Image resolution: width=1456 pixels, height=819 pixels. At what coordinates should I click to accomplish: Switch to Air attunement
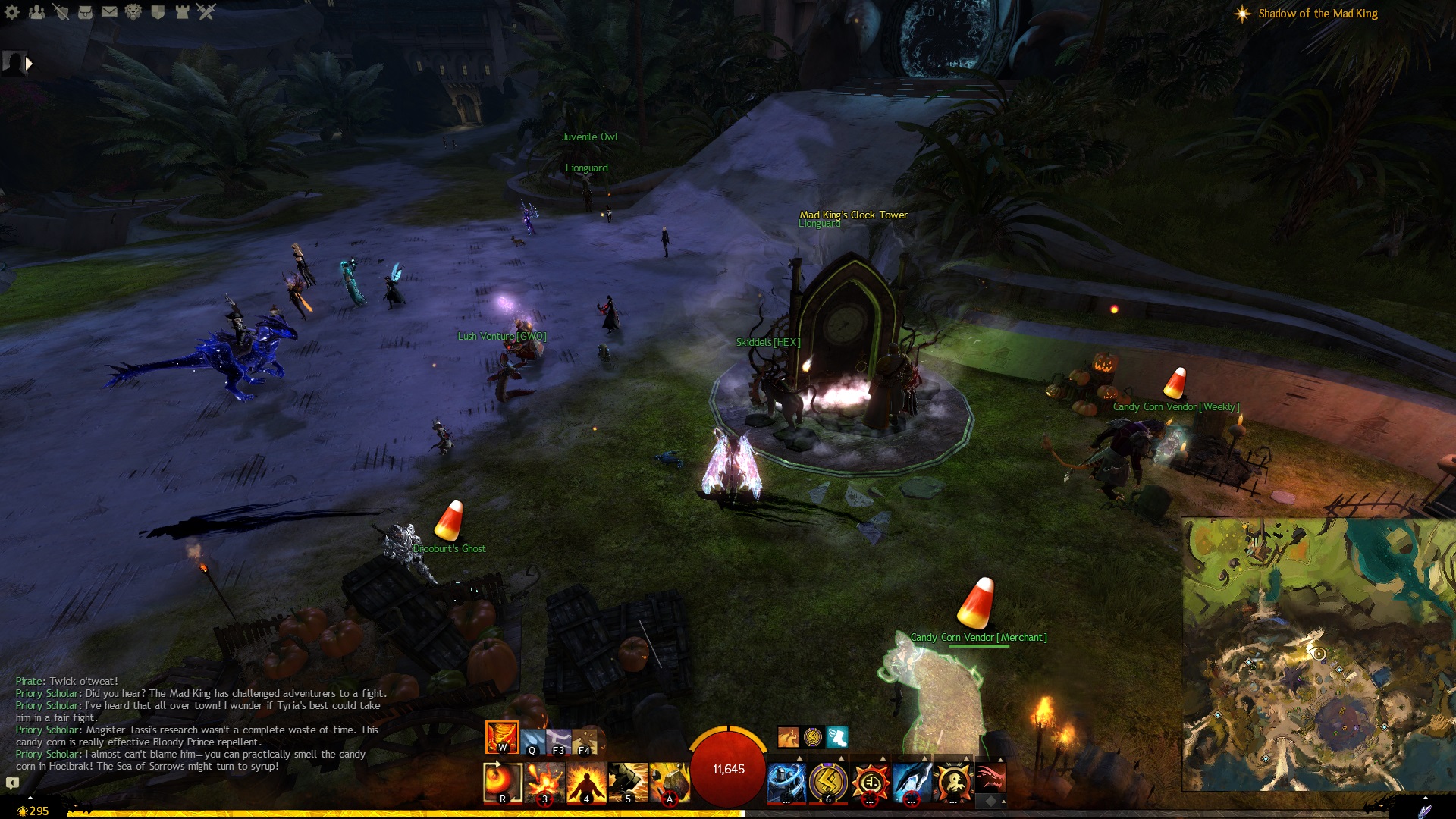(558, 741)
